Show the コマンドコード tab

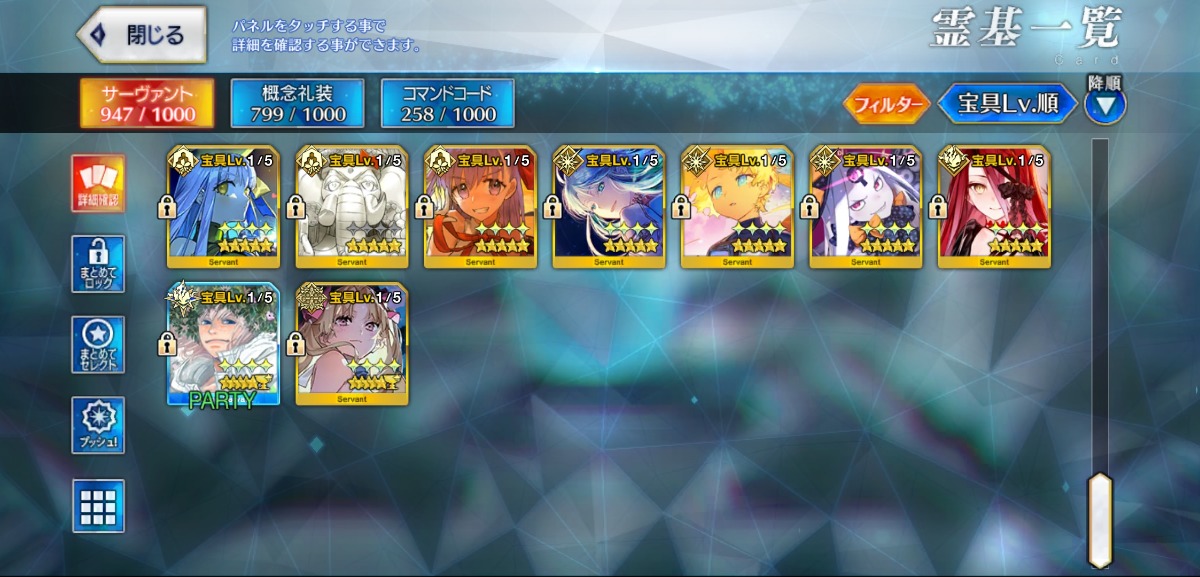click(x=447, y=104)
